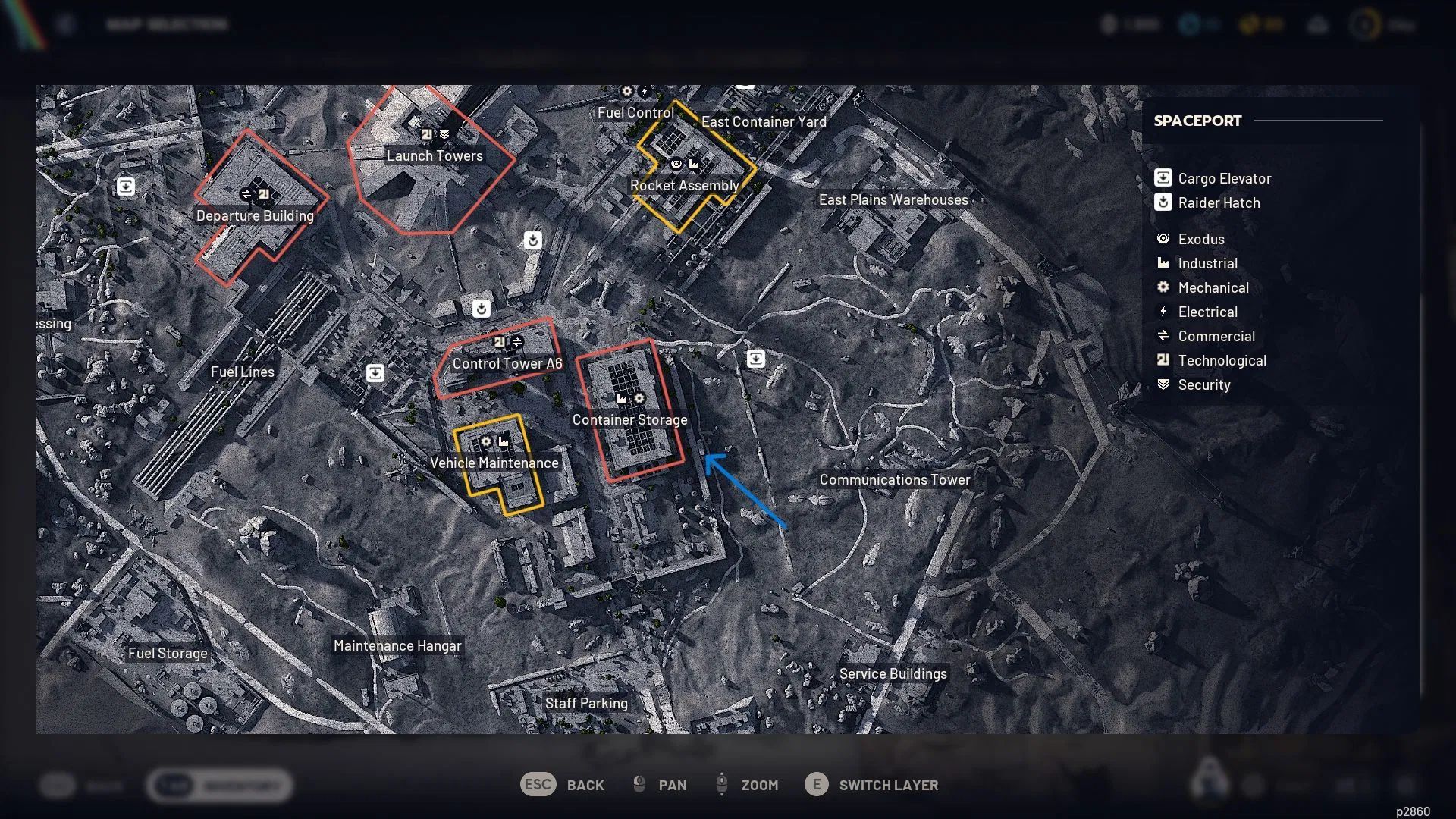The image size is (1456, 819).
Task: Open the Mechanical marker inside Container Storage
Action: [x=641, y=397]
